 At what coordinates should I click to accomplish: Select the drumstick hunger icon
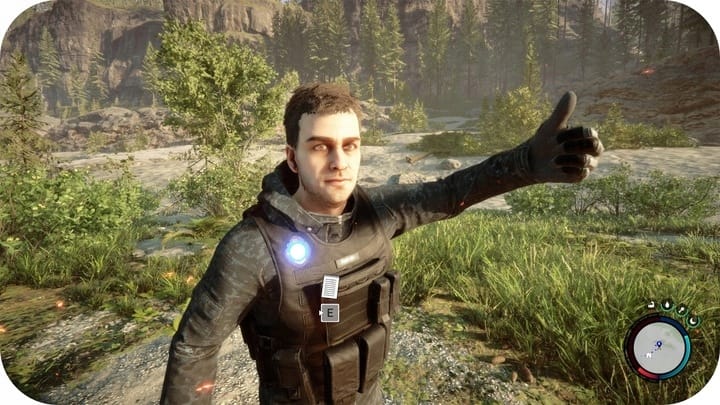pyautogui.click(x=681, y=310)
